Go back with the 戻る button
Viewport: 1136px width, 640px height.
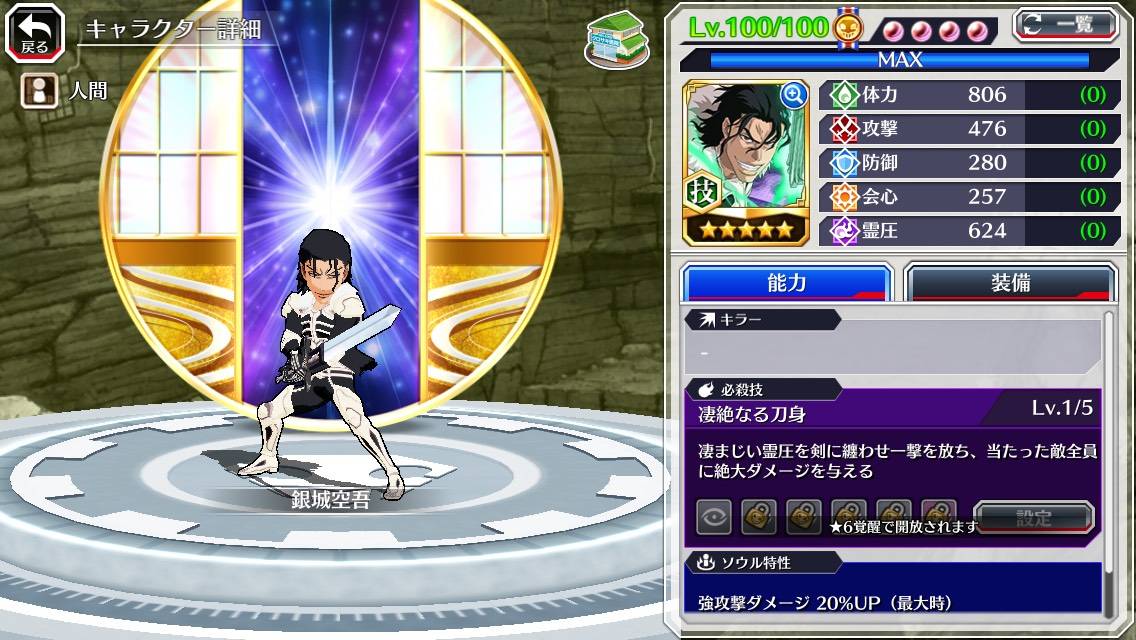(35, 34)
